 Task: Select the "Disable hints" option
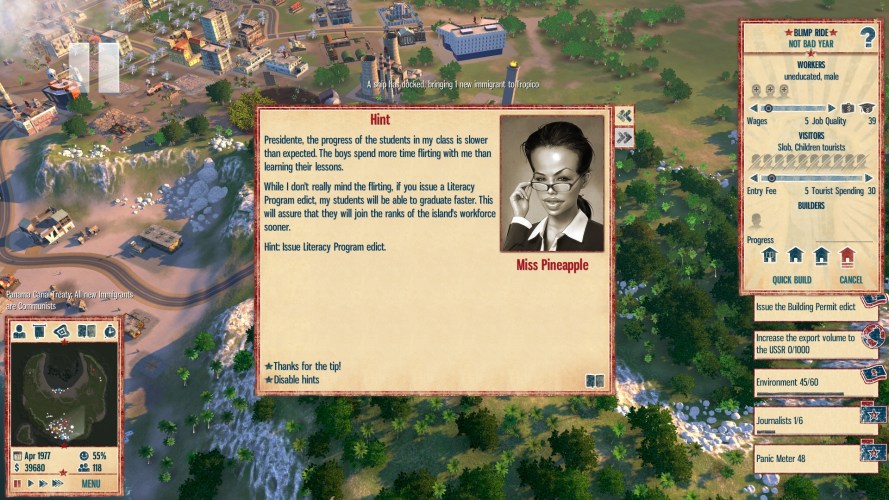click(x=299, y=380)
